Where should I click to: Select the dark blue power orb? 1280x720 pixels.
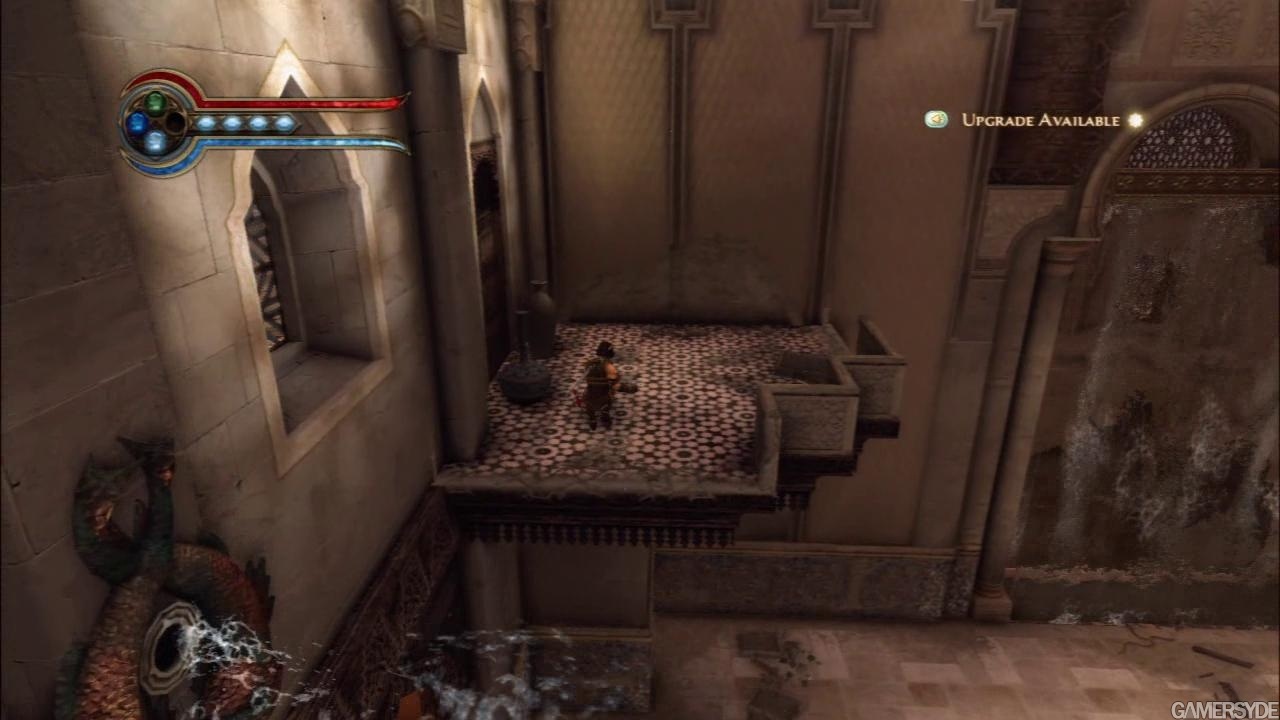point(136,123)
